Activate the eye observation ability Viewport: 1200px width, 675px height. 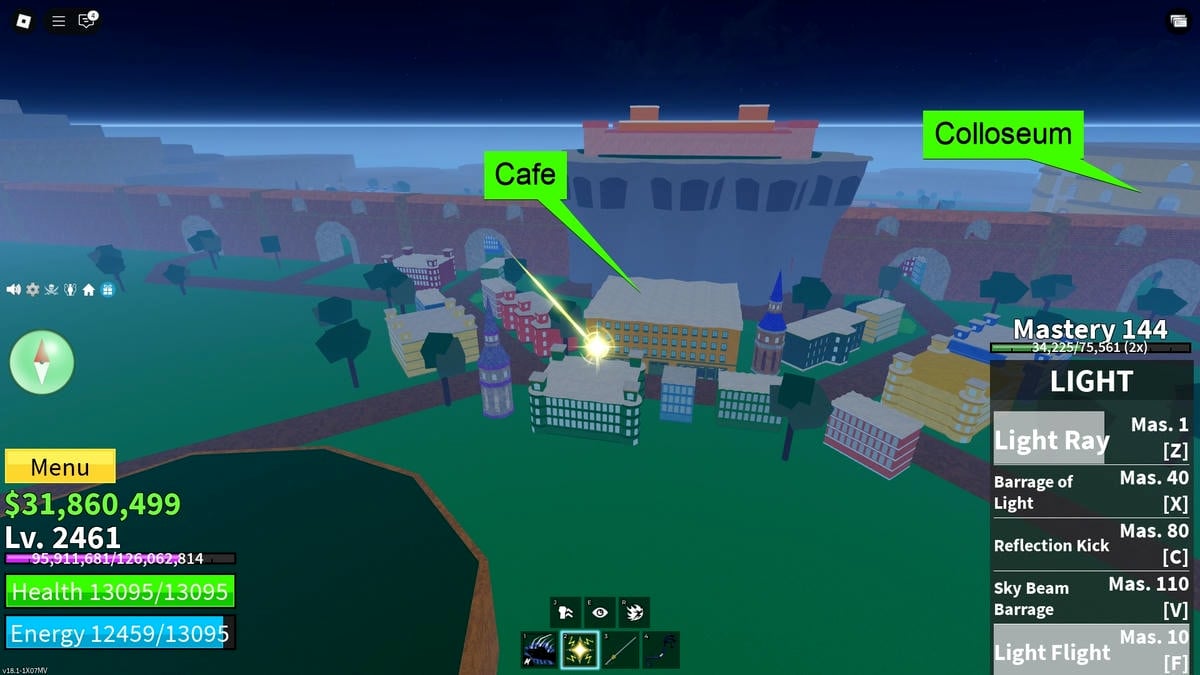click(x=600, y=612)
